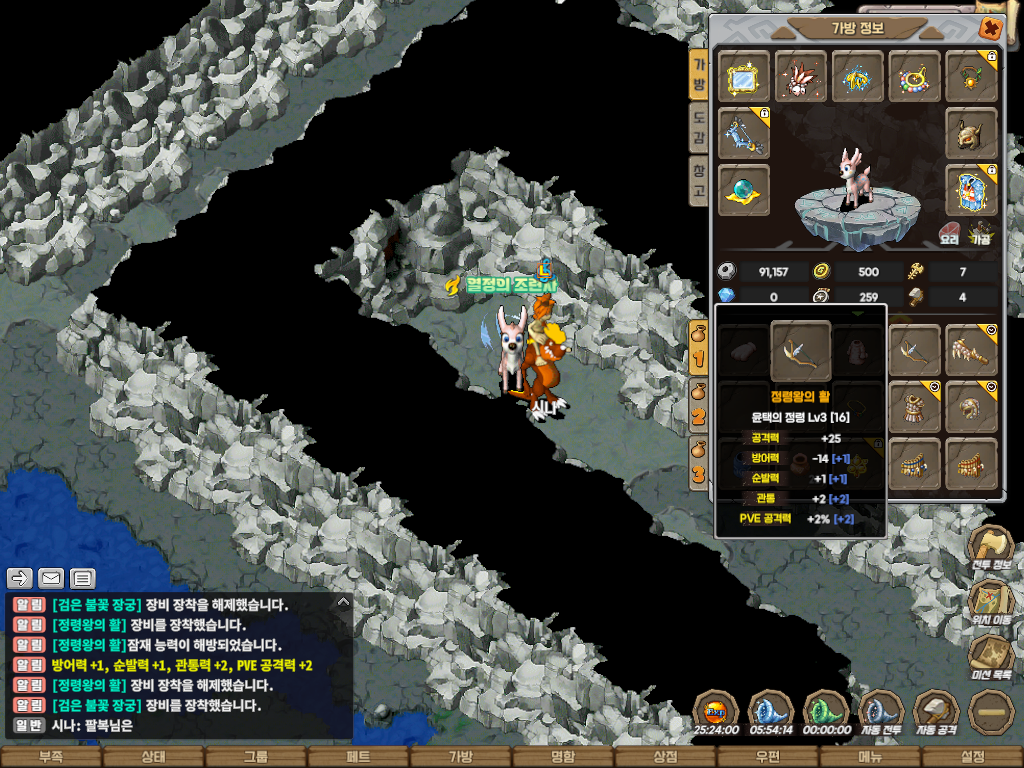
Task: Open the 상태 status menu
Action: coord(153,757)
